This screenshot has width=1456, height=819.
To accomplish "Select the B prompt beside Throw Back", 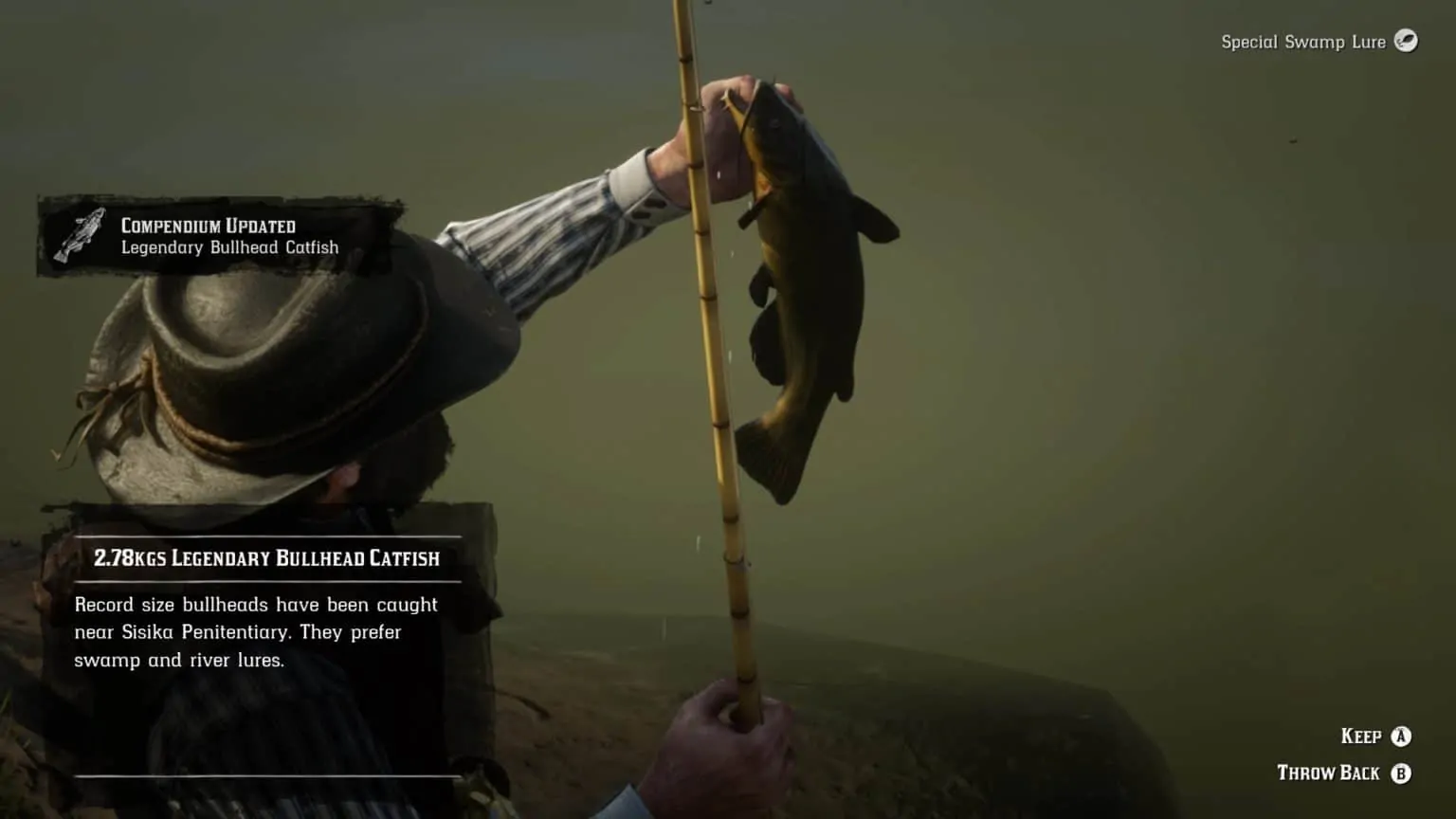I will coord(1402,773).
